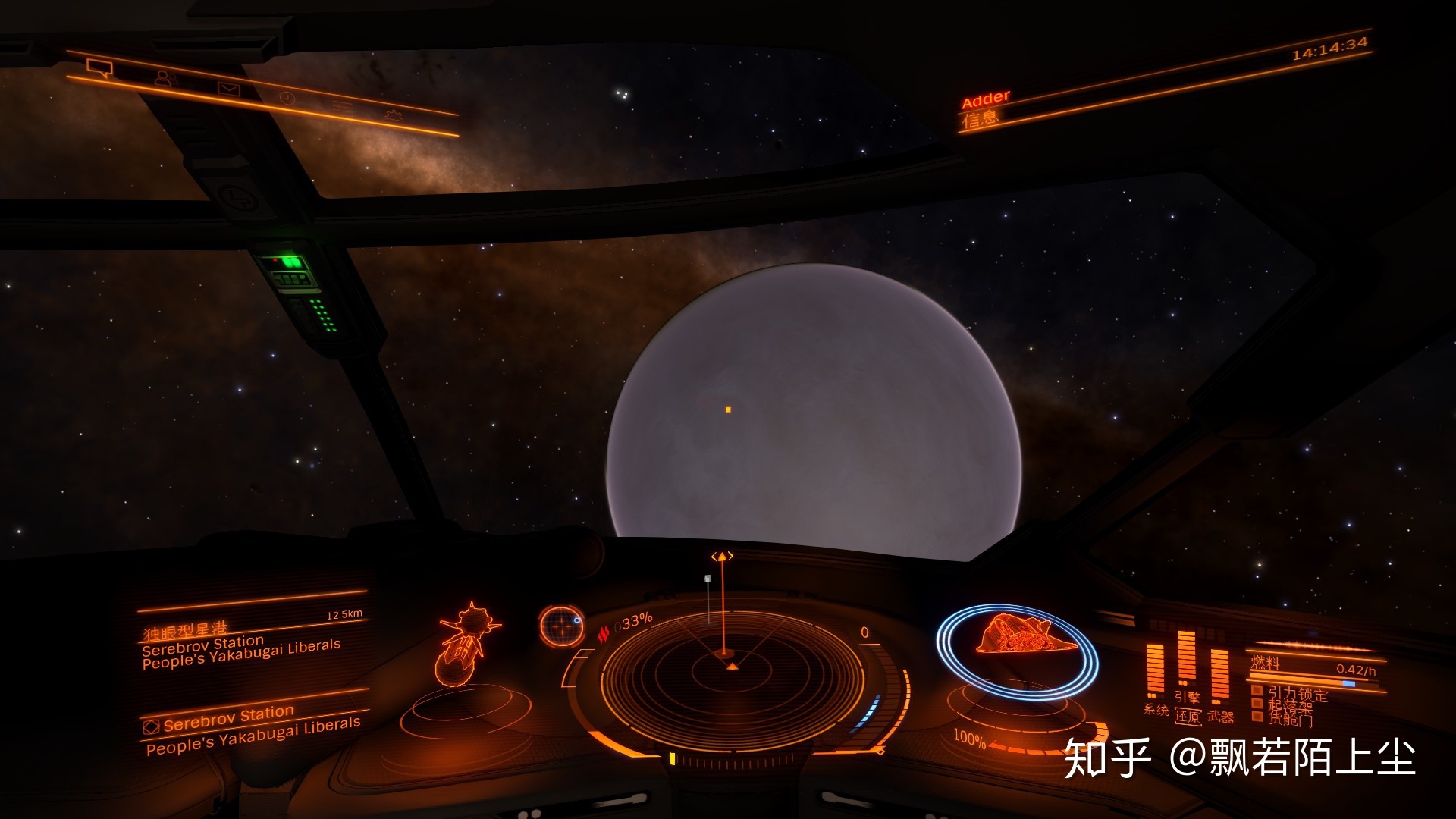This screenshot has width=1456, height=819.
Task: Click the targeted station hologram
Action: [467, 645]
